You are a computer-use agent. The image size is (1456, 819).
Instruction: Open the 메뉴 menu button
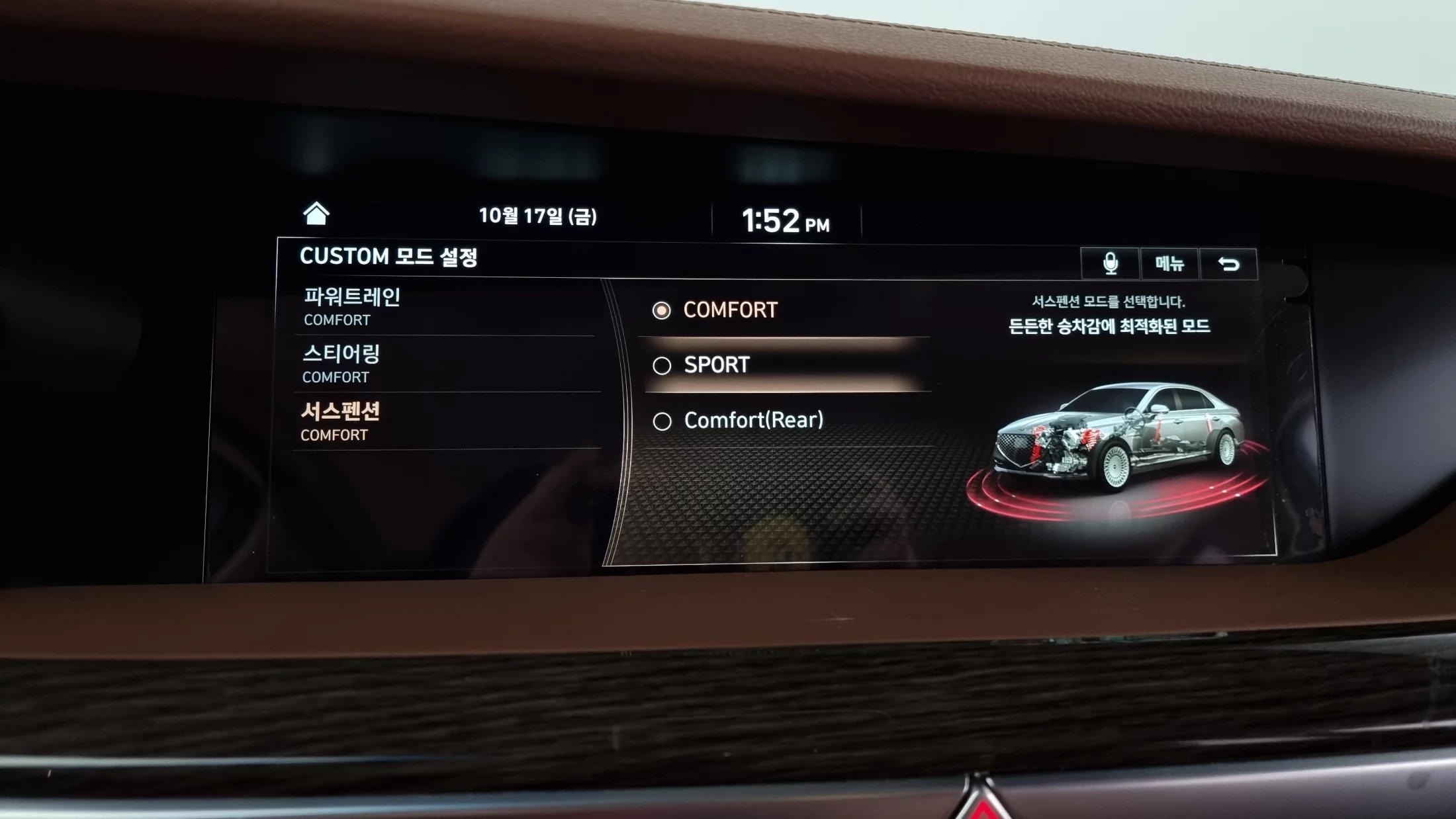[1169, 264]
